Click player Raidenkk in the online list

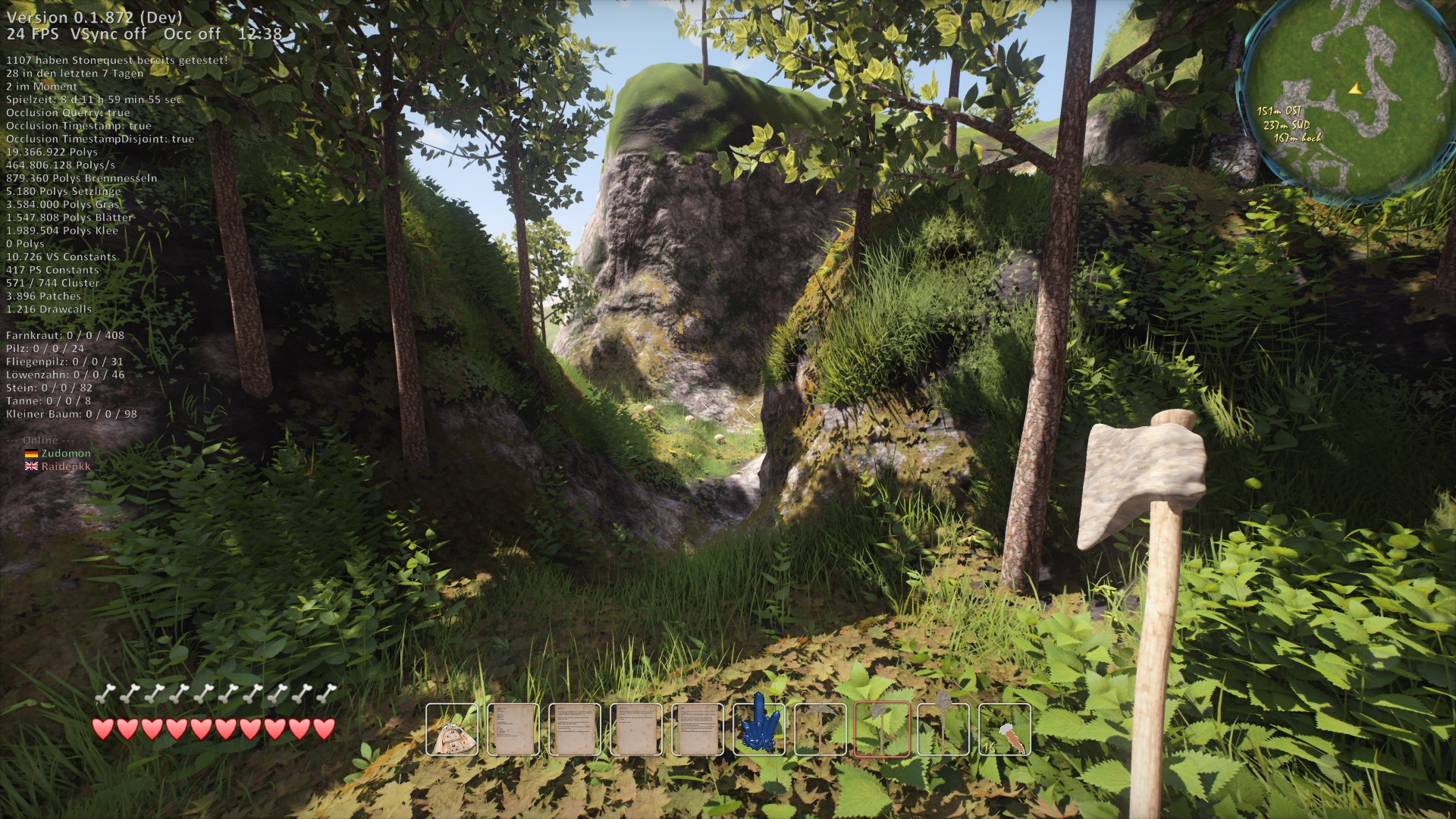(x=65, y=466)
